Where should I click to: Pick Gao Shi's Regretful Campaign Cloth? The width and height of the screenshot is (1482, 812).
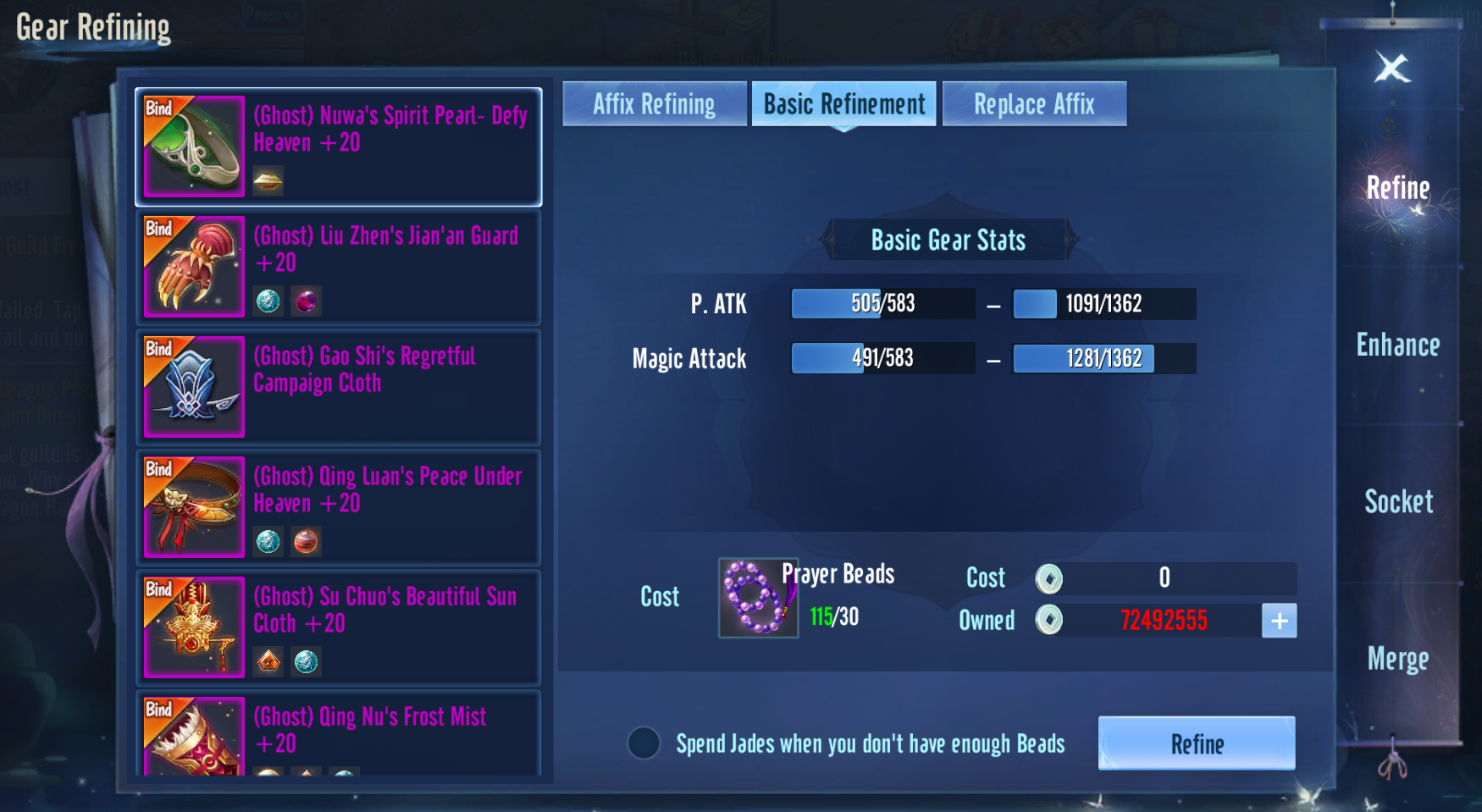[339, 387]
